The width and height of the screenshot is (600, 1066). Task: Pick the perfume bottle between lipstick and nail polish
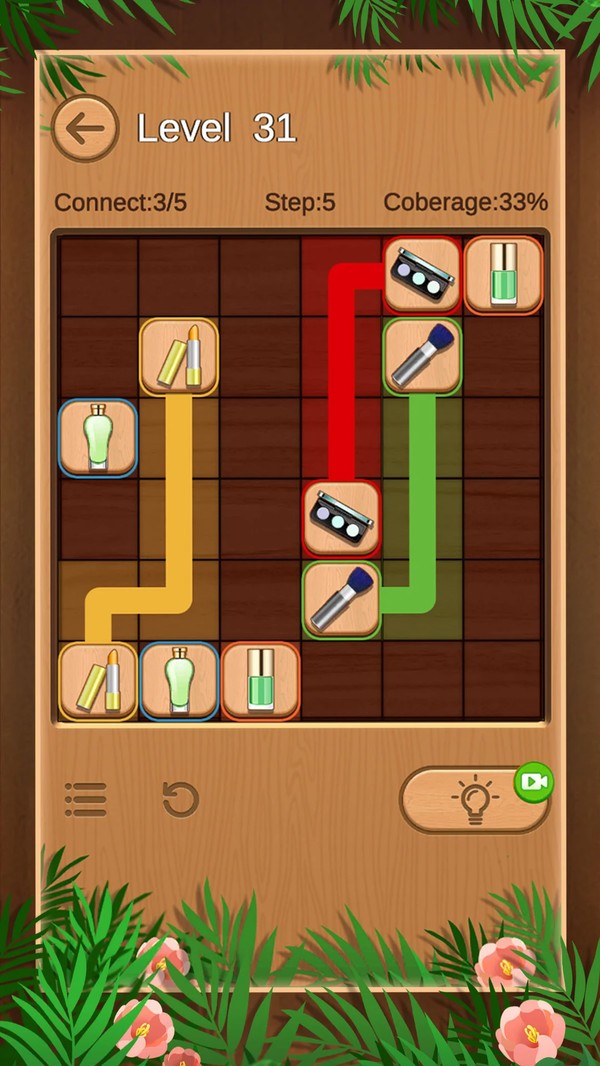click(179, 681)
